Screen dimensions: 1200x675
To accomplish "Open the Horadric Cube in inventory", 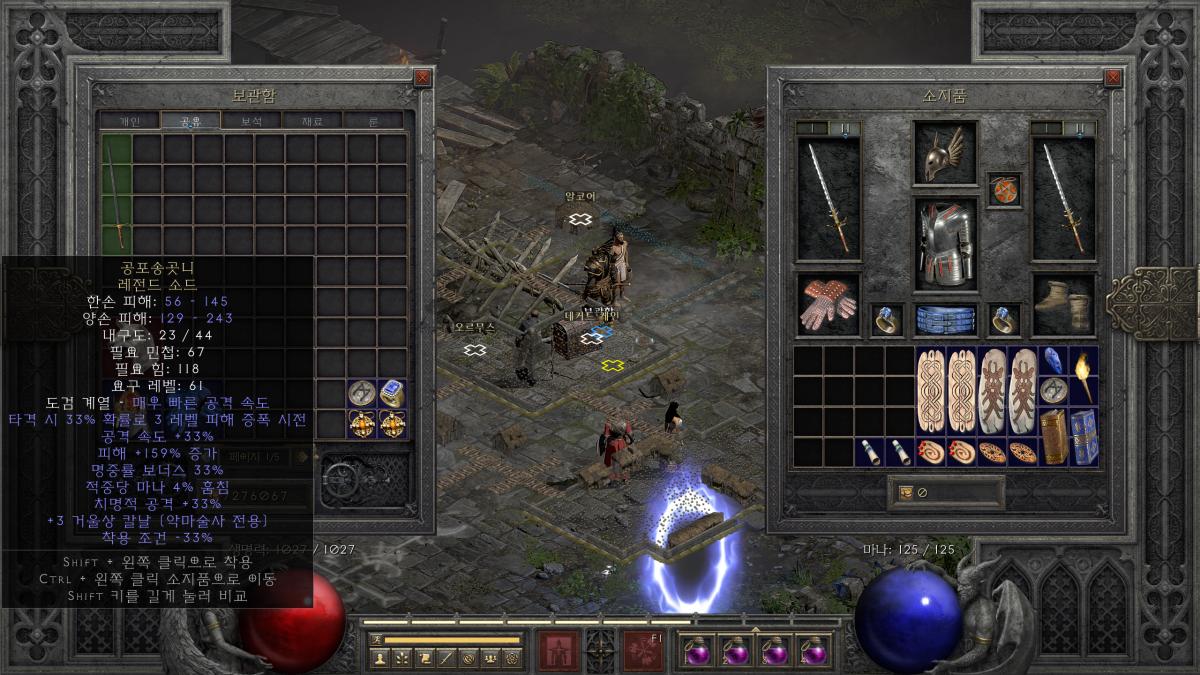I will [x=1053, y=437].
